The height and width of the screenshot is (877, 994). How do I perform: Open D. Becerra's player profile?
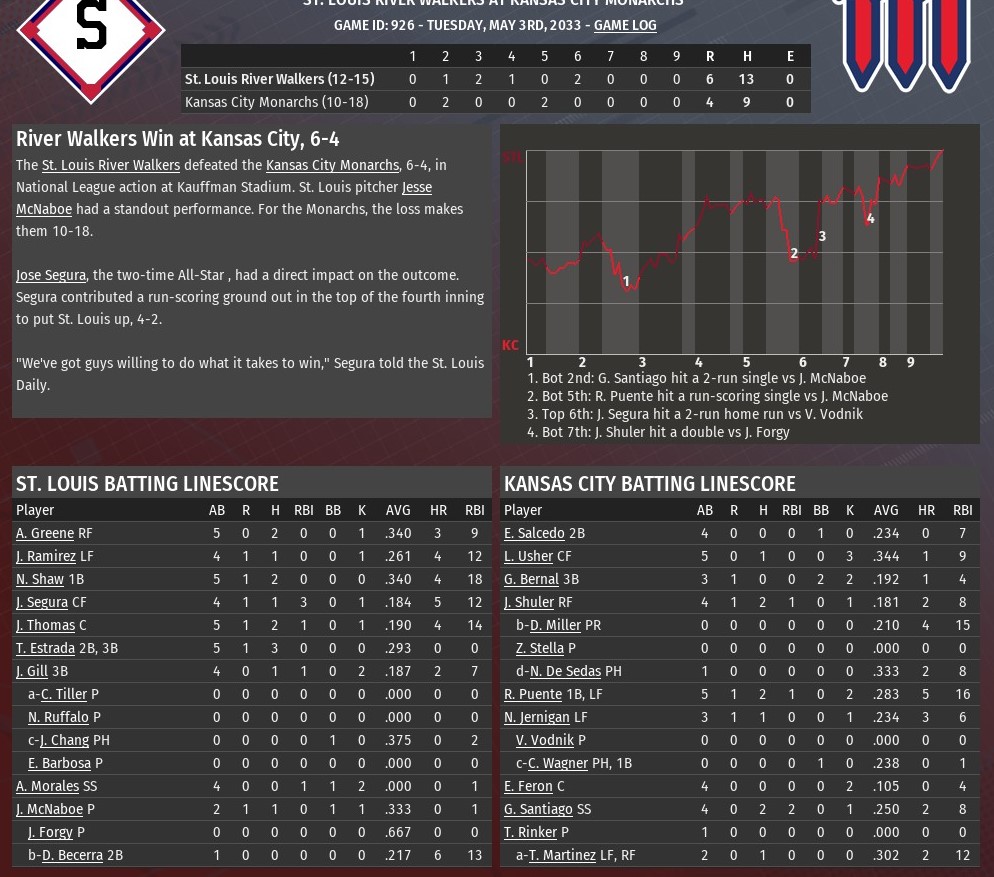(x=72, y=856)
